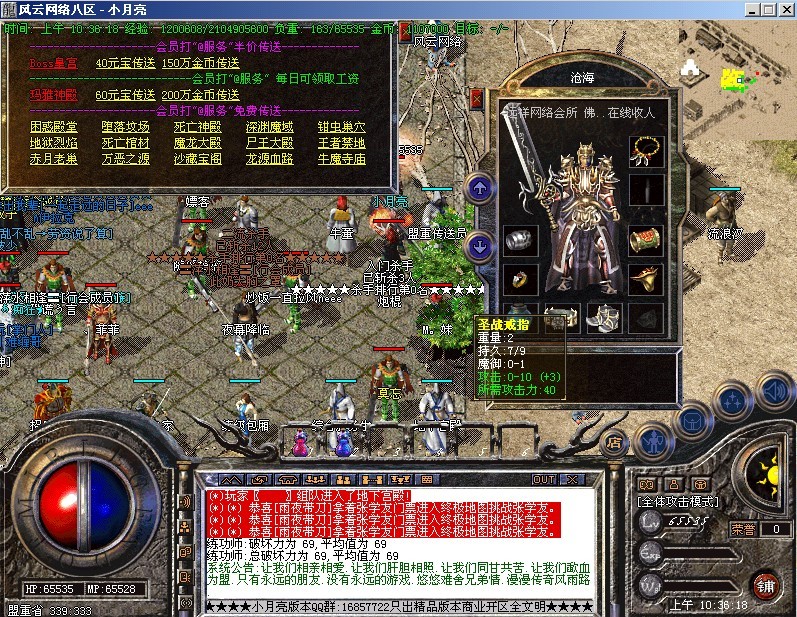Click the blue up arrow beside the equipment panel
Screen dimensions: 797x617
tap(480, 187)
